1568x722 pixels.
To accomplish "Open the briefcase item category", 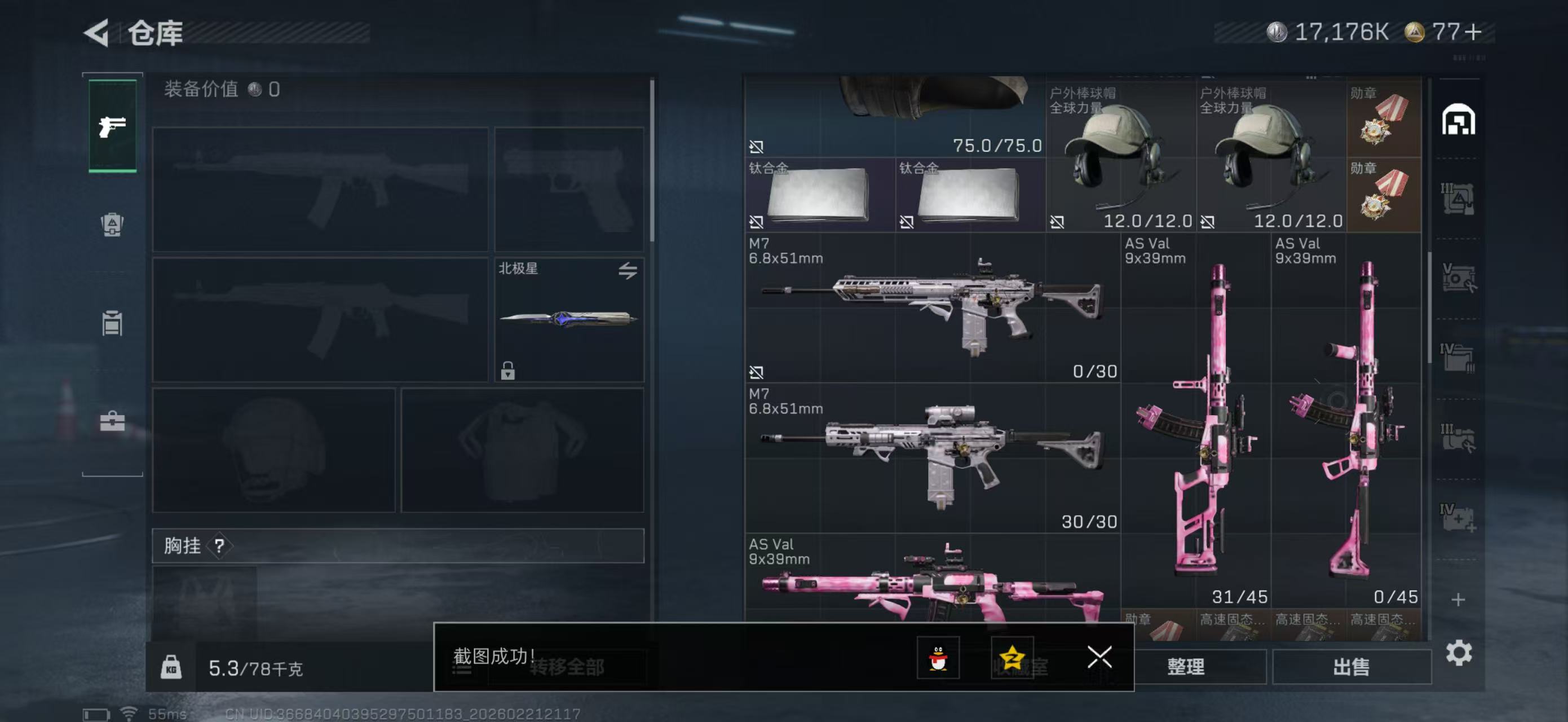I will coord(112,420).
